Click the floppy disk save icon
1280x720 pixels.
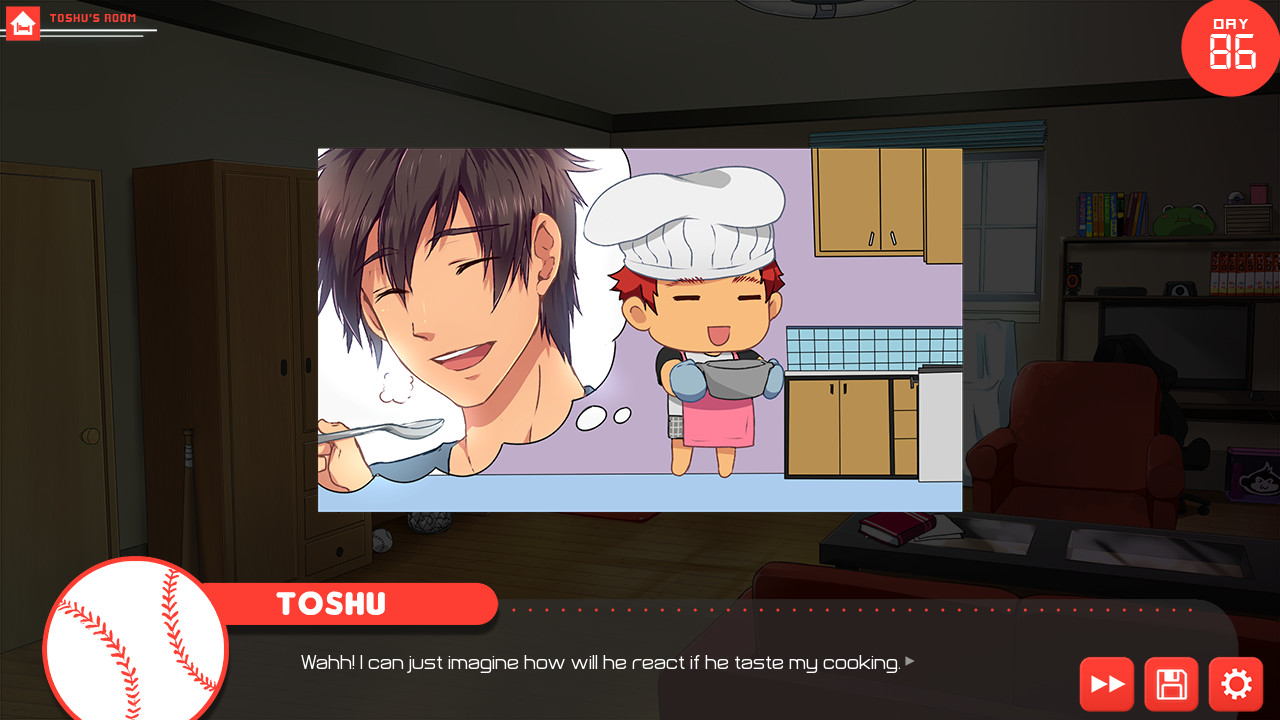pos(1171,684)
